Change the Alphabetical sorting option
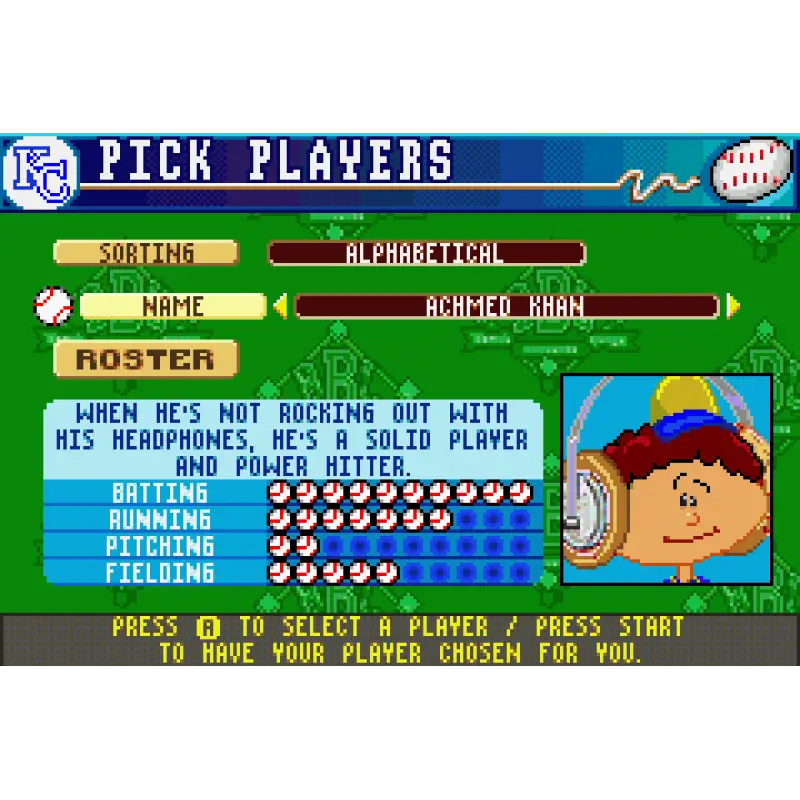Viewport: 800px width, 800px height. pyautogui.click(x=426, y=253)
